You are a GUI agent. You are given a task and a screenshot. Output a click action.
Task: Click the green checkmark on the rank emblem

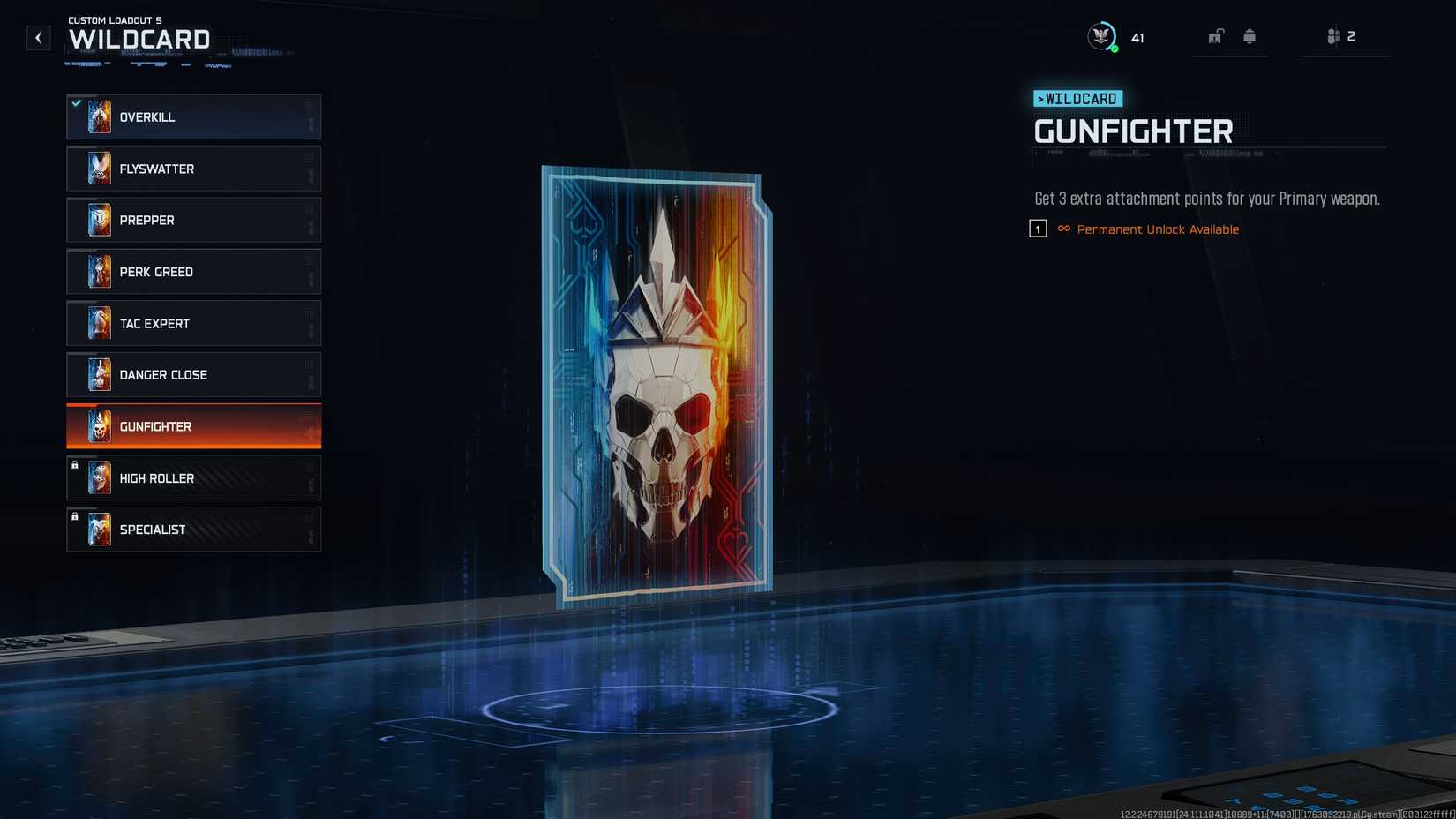point(1114,49)
